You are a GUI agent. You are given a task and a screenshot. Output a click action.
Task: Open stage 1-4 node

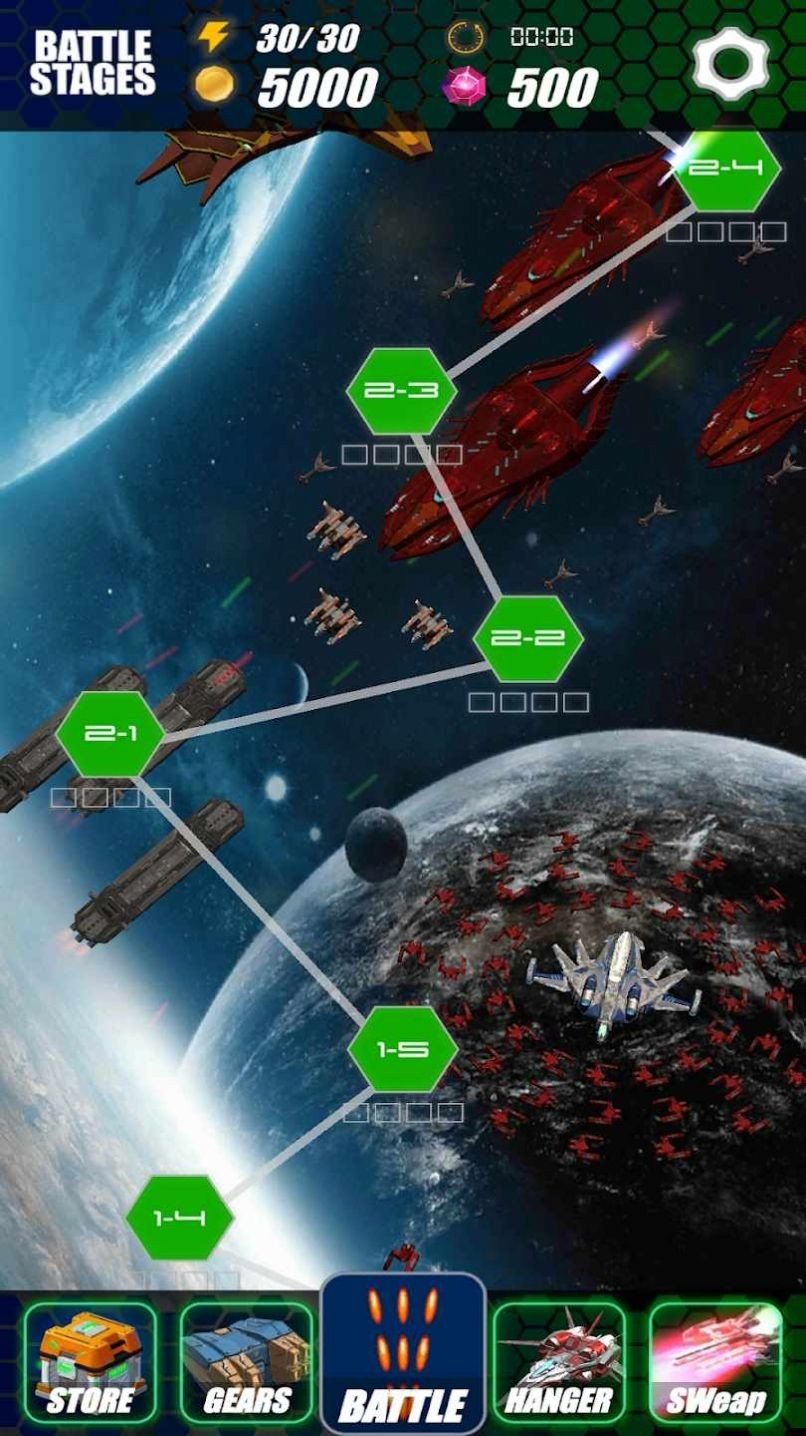coord(180,1218)
